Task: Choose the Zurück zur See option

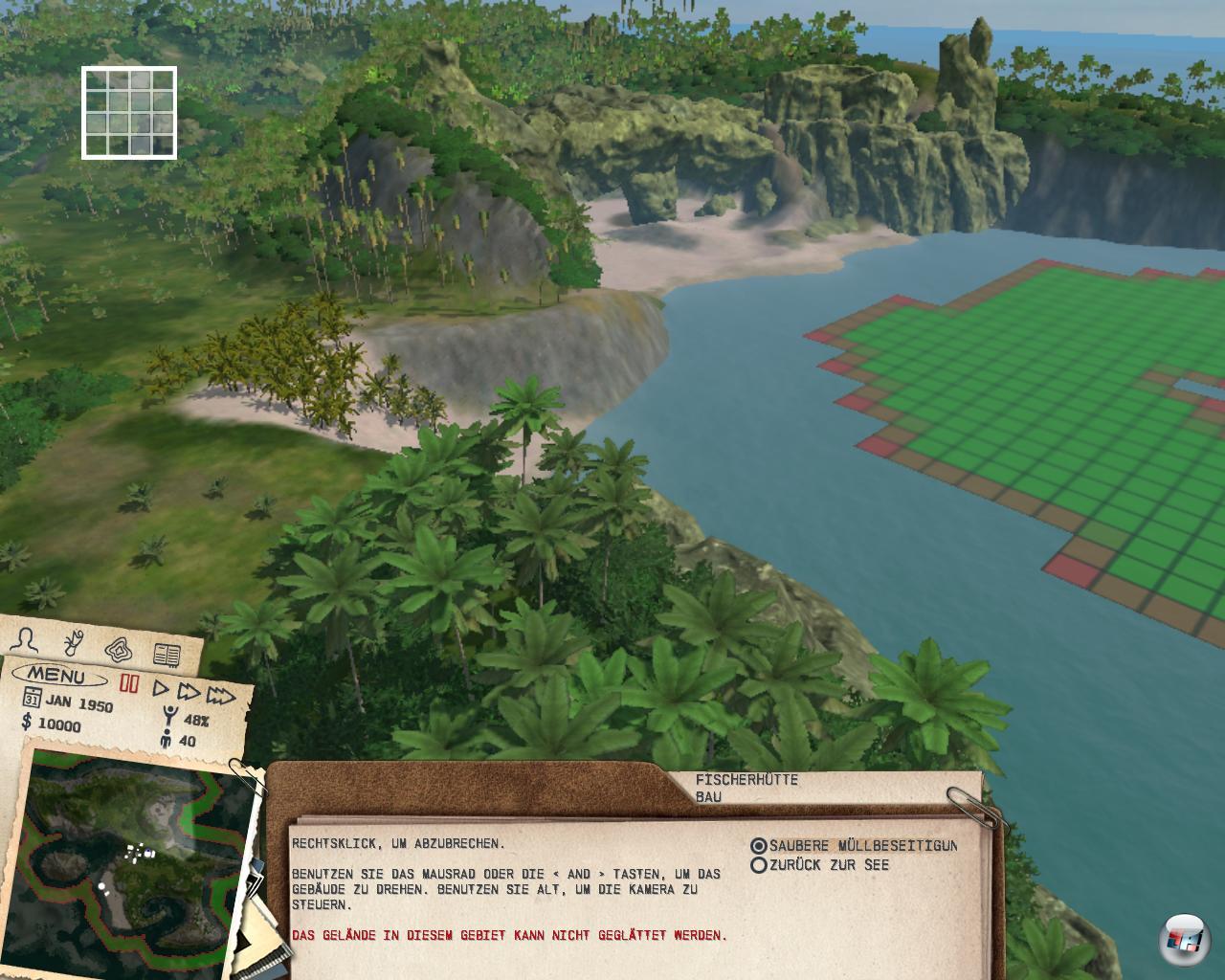Action: (x=759, y=865)
